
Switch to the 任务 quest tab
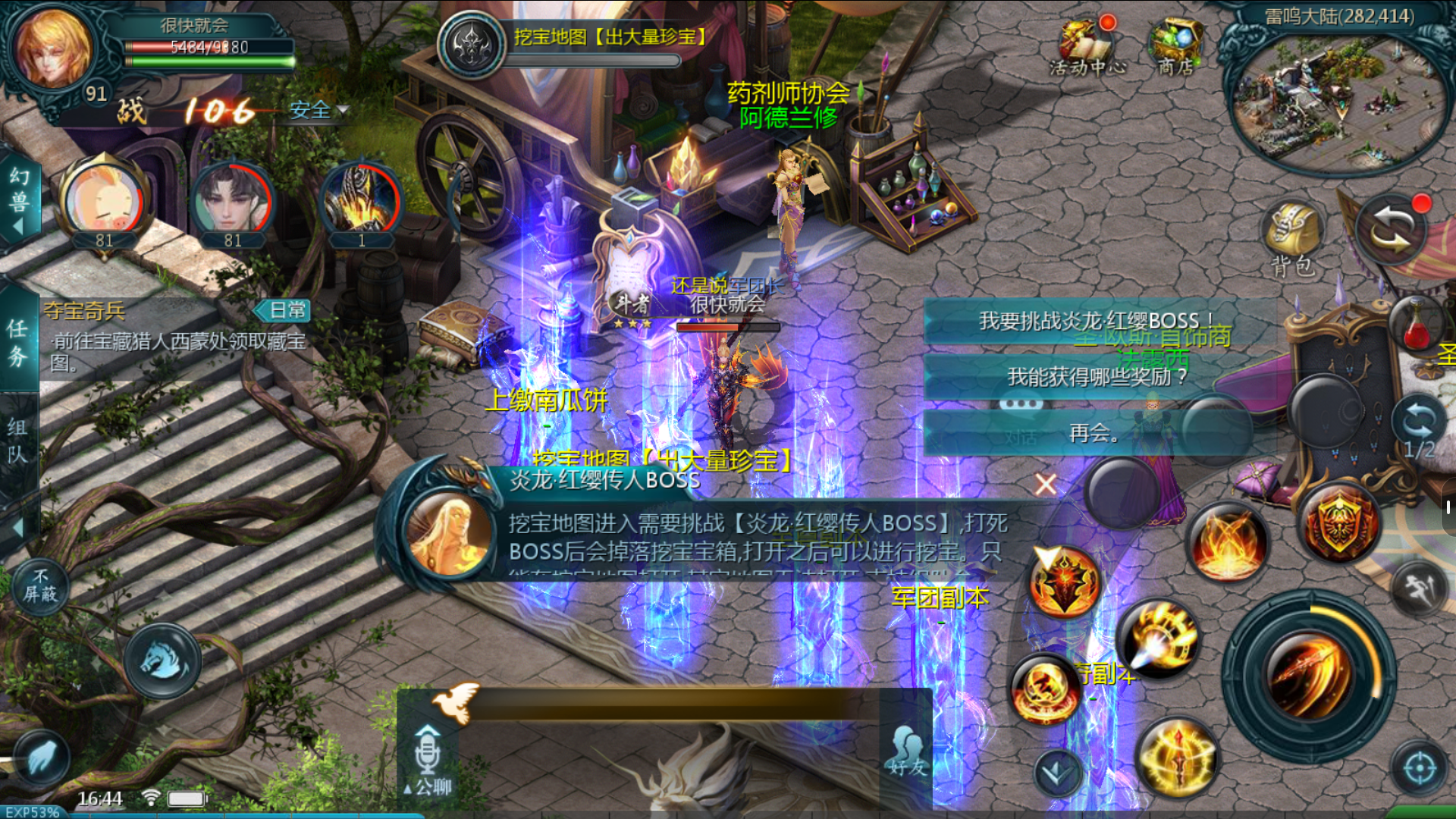pyautogui.click(x=17, y=341)
